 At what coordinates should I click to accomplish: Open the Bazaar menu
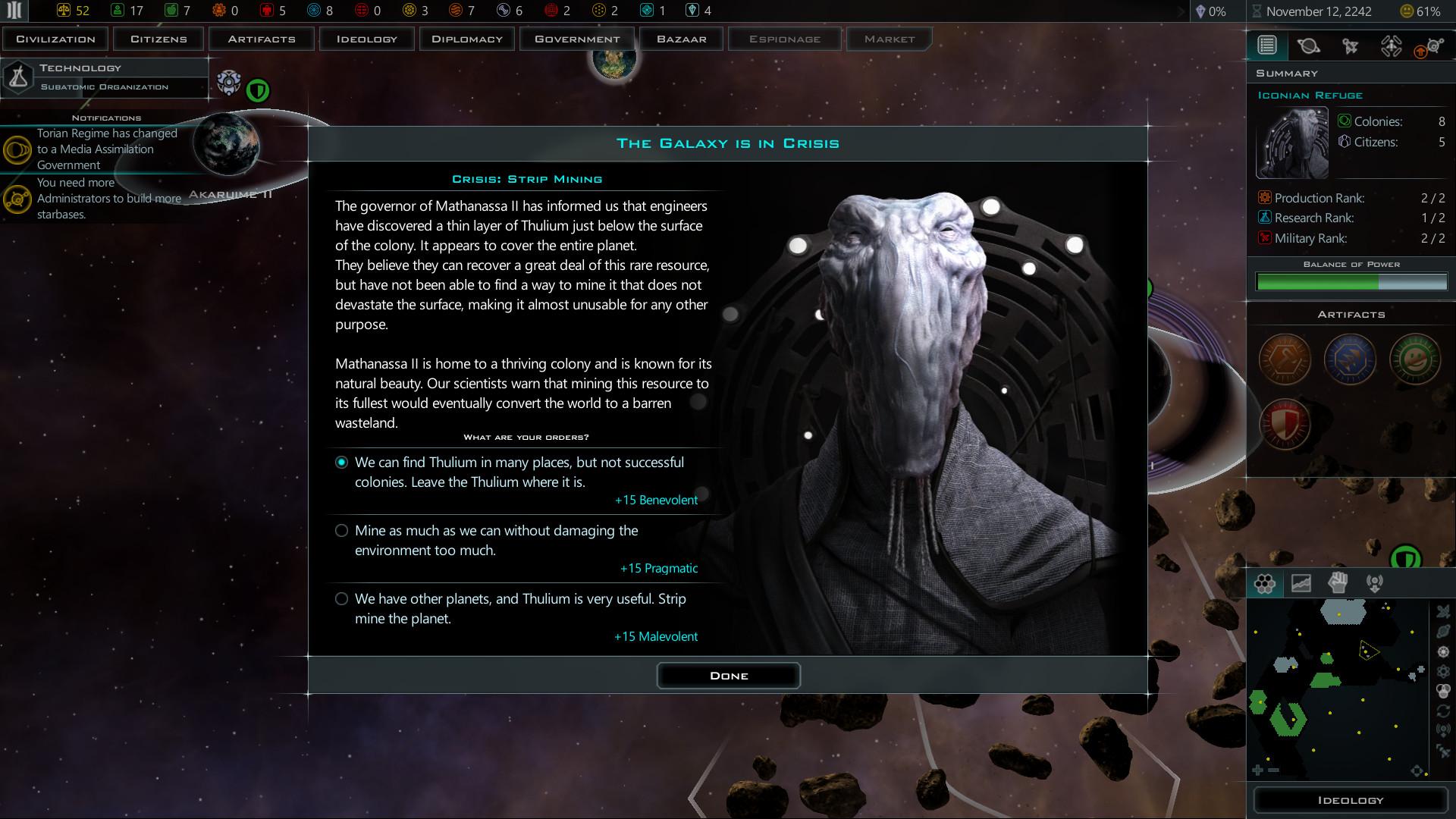(680, 38)
